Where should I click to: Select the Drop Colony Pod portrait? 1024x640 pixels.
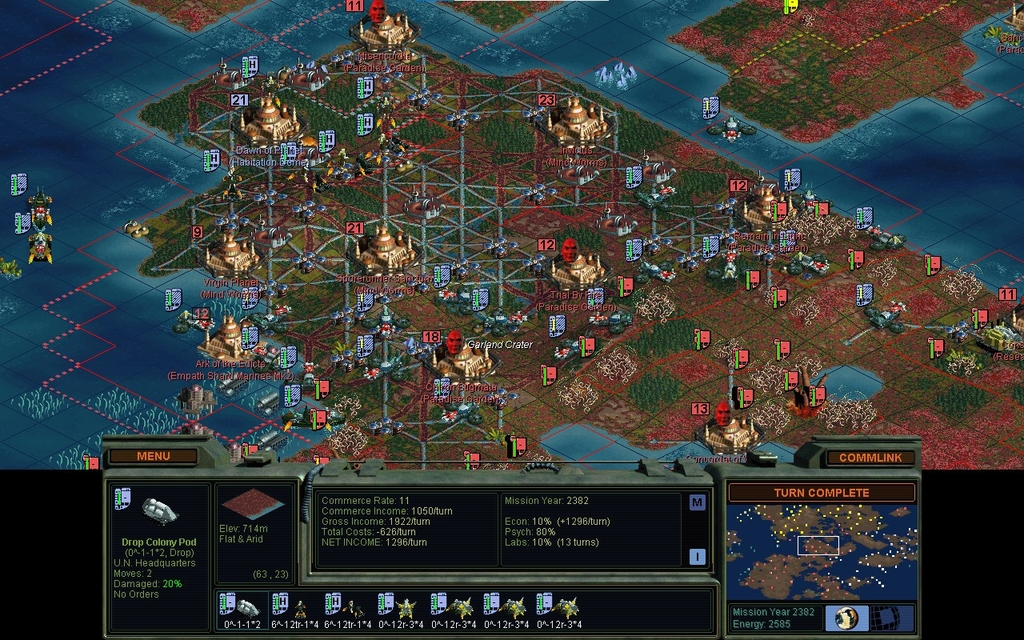pos(161,512)
